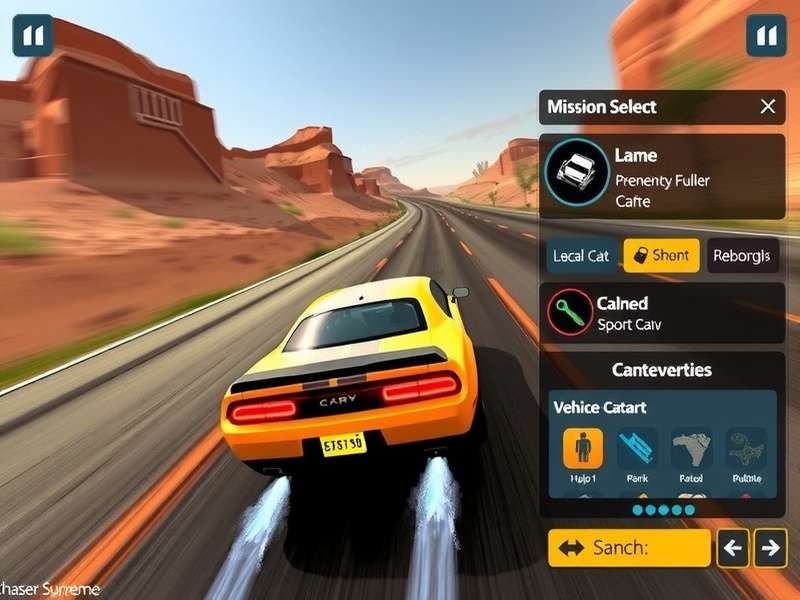
Task: Select the Lame mission entry
Action: click(x=662, y=177)
